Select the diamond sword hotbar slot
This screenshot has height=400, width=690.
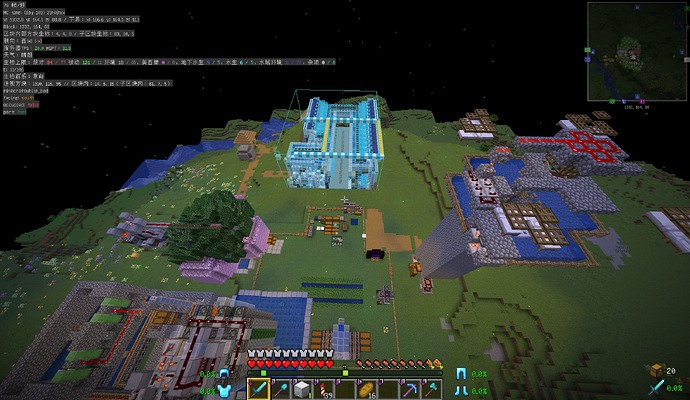tap(258, 388)
